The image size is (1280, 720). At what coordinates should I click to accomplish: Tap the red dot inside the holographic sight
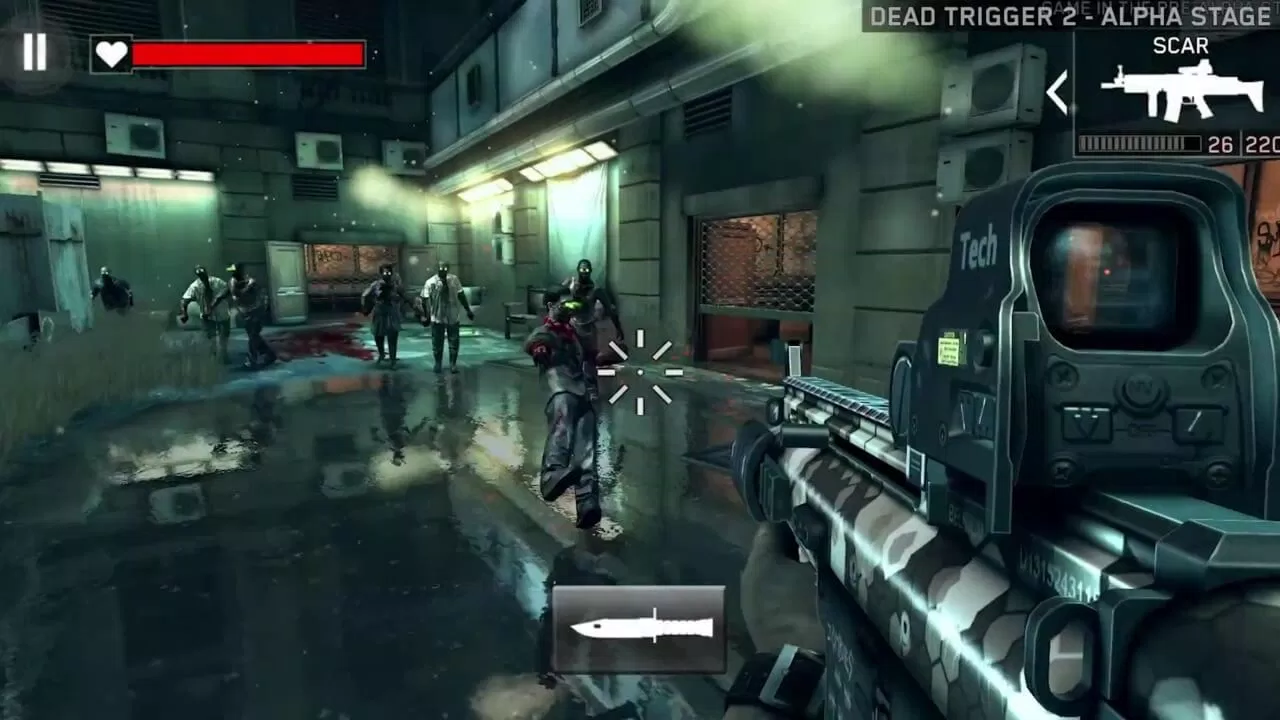(1107, 271)
